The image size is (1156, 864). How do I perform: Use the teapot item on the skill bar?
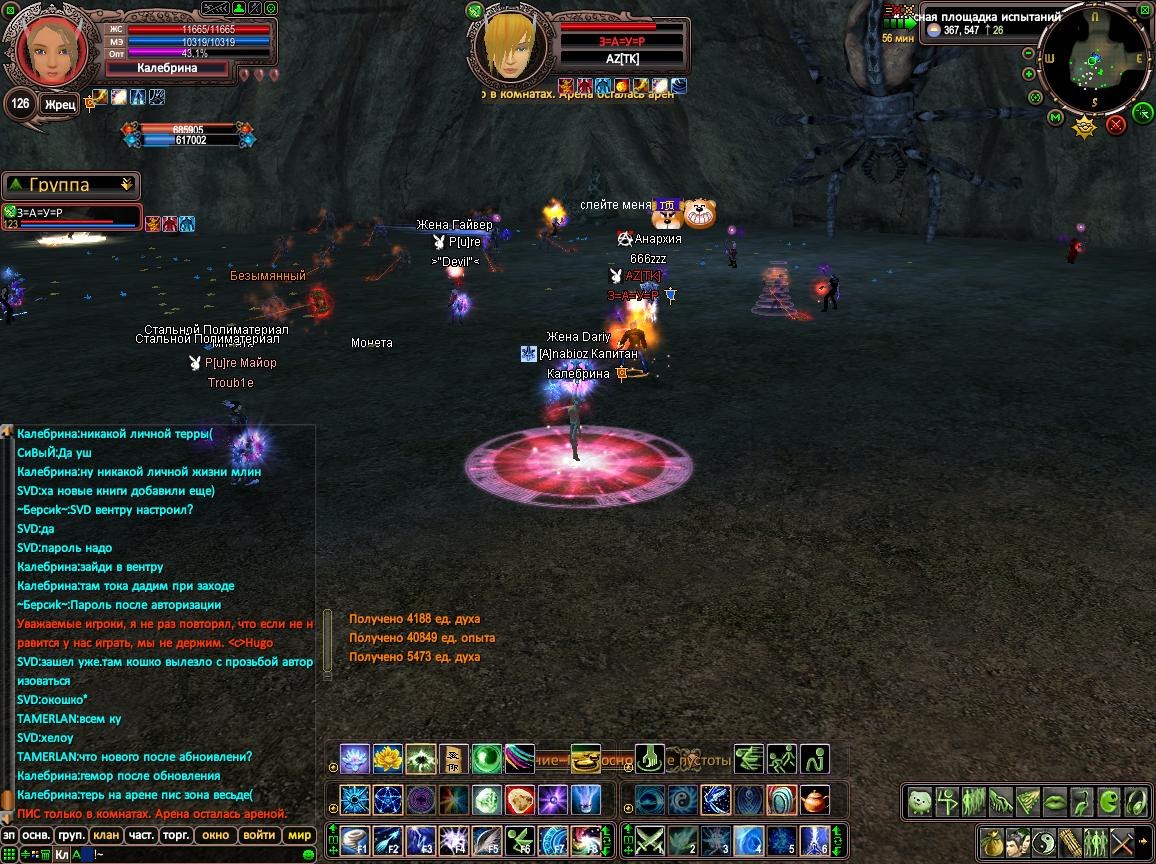click(x=815, y=800)
